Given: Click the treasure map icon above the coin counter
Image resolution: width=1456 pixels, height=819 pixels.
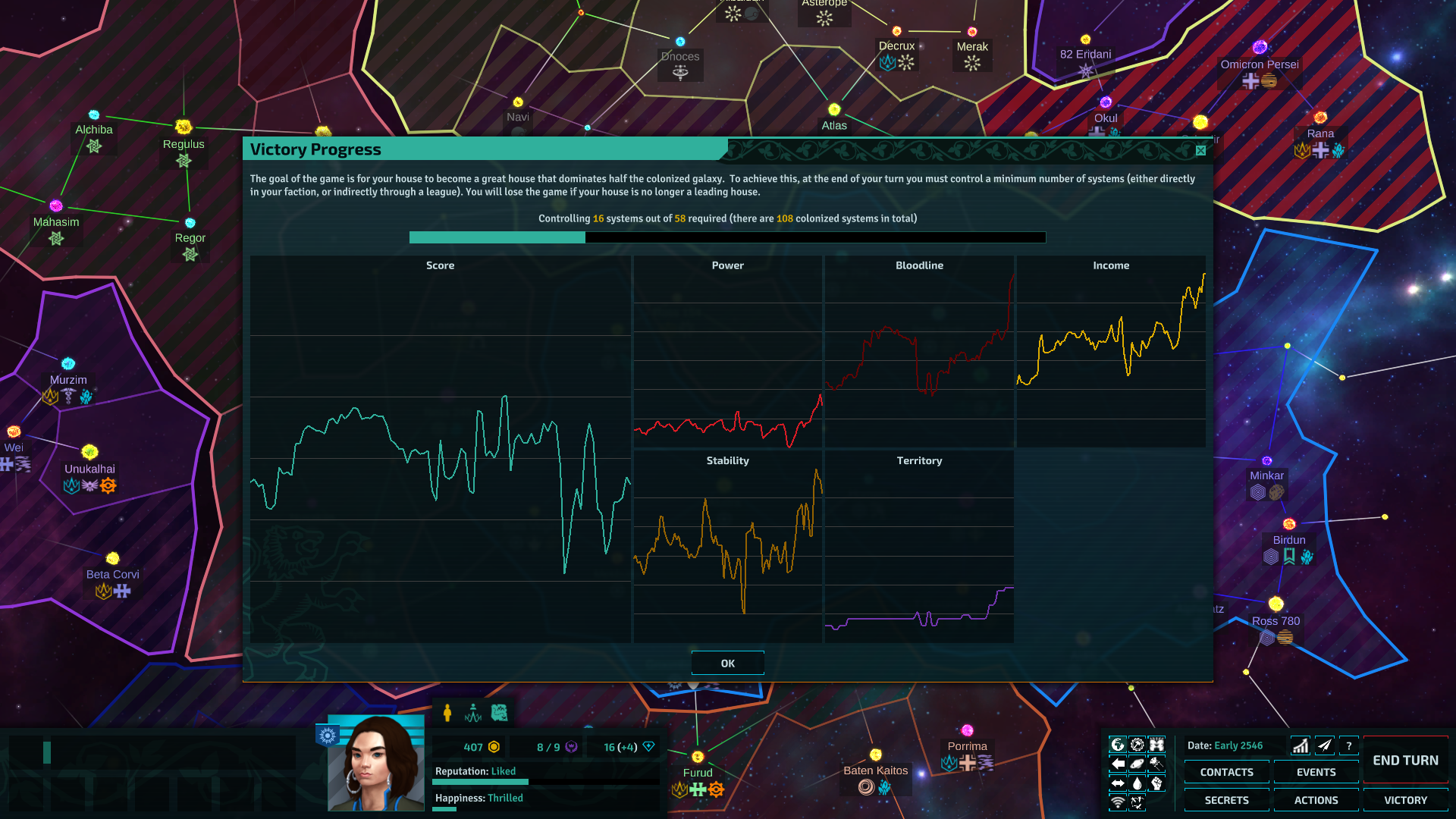Looking at the screenshot, I should coord(498,712).
